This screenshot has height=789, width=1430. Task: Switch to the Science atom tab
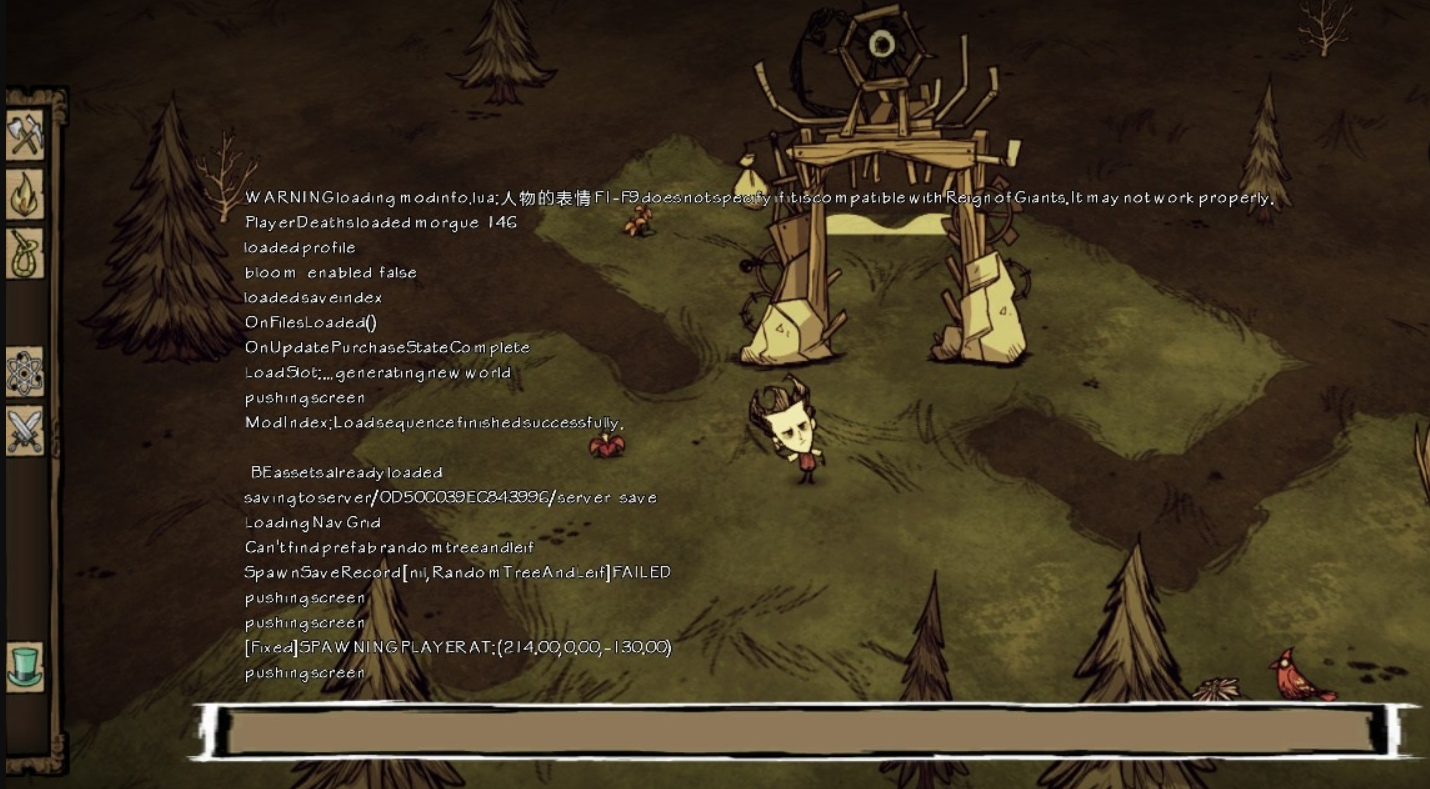(x=25, y=373)
